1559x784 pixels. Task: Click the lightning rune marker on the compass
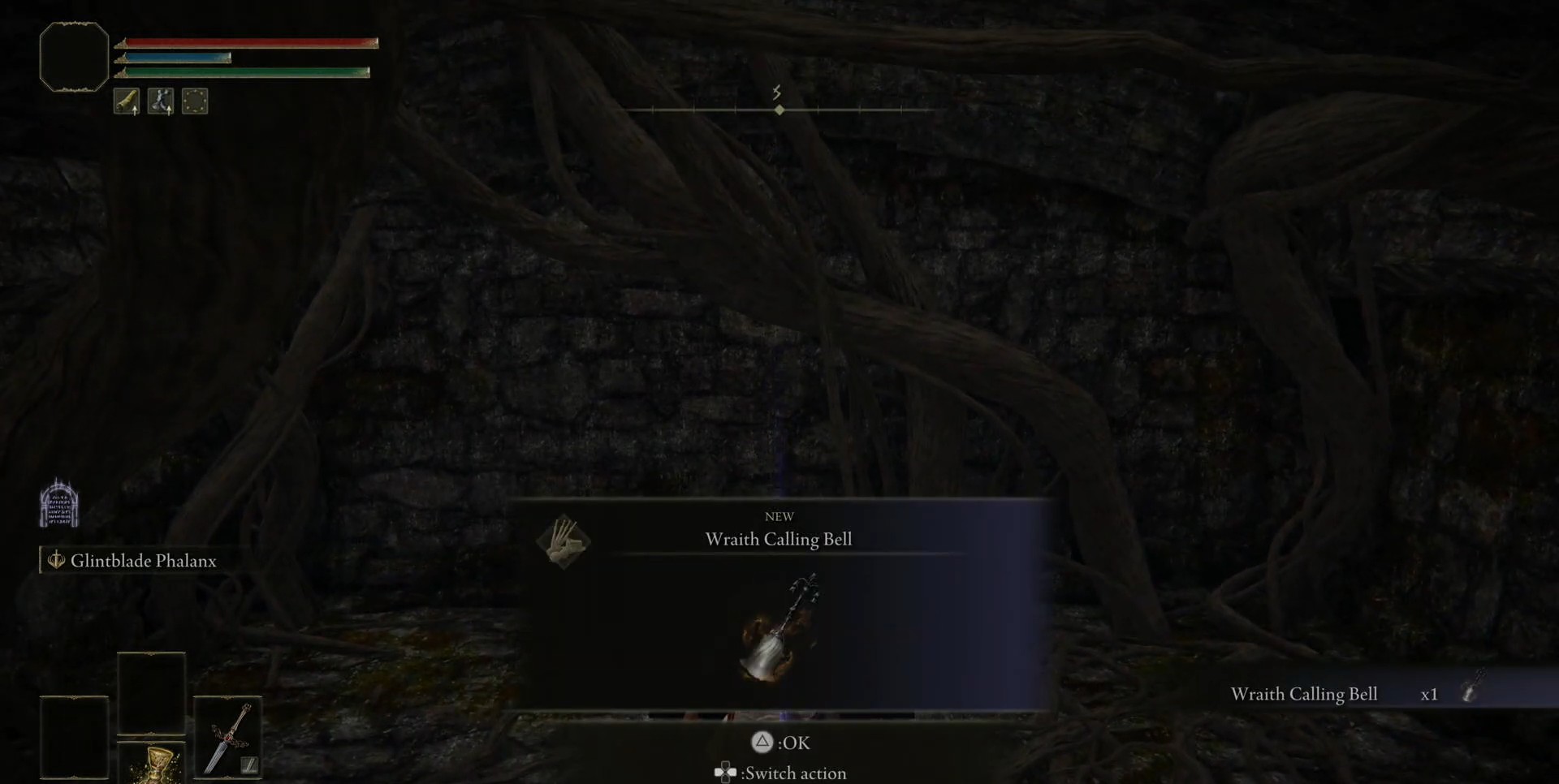click(x=776, y=93)
